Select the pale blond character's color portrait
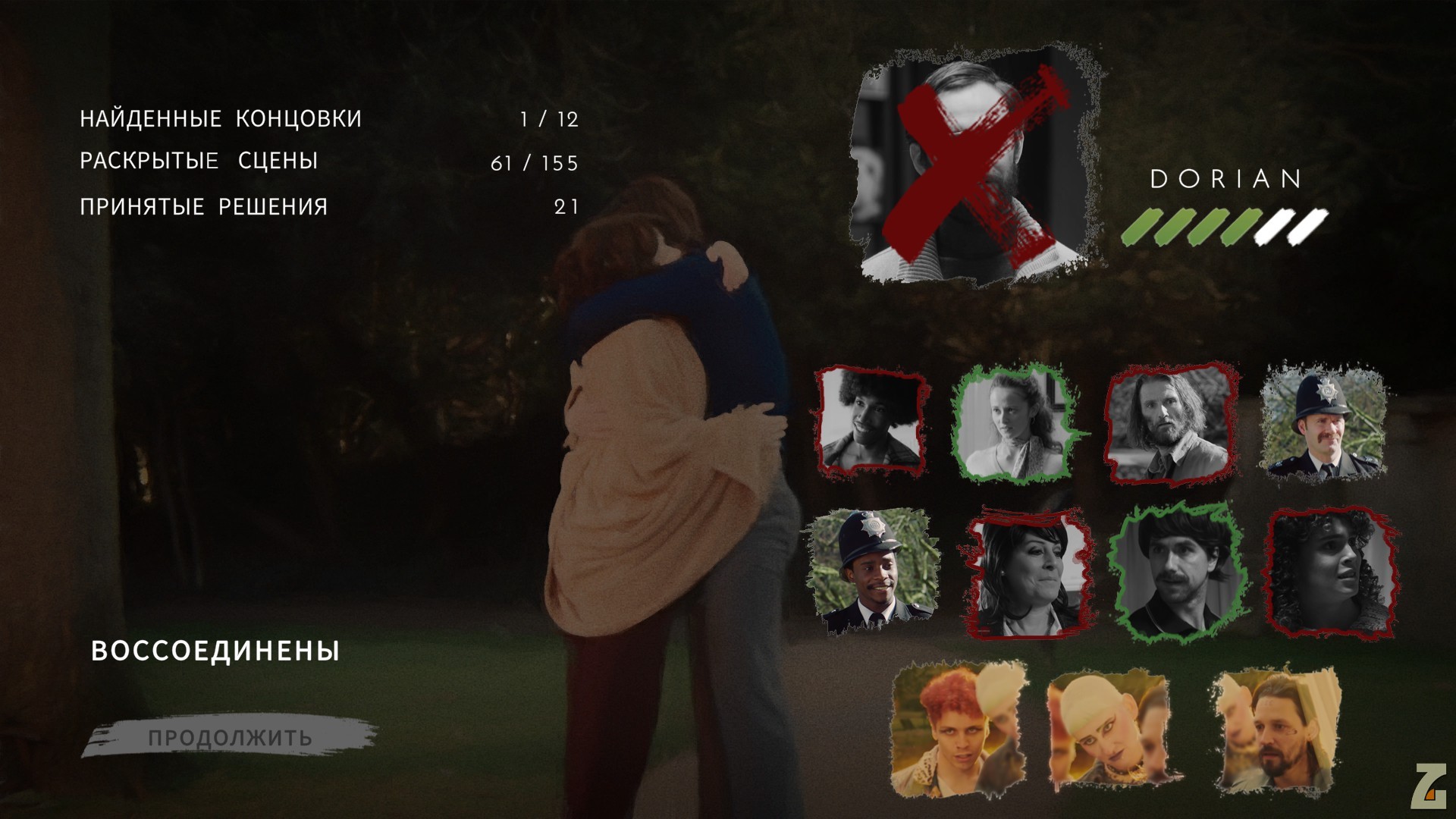 coord(1109,728)
